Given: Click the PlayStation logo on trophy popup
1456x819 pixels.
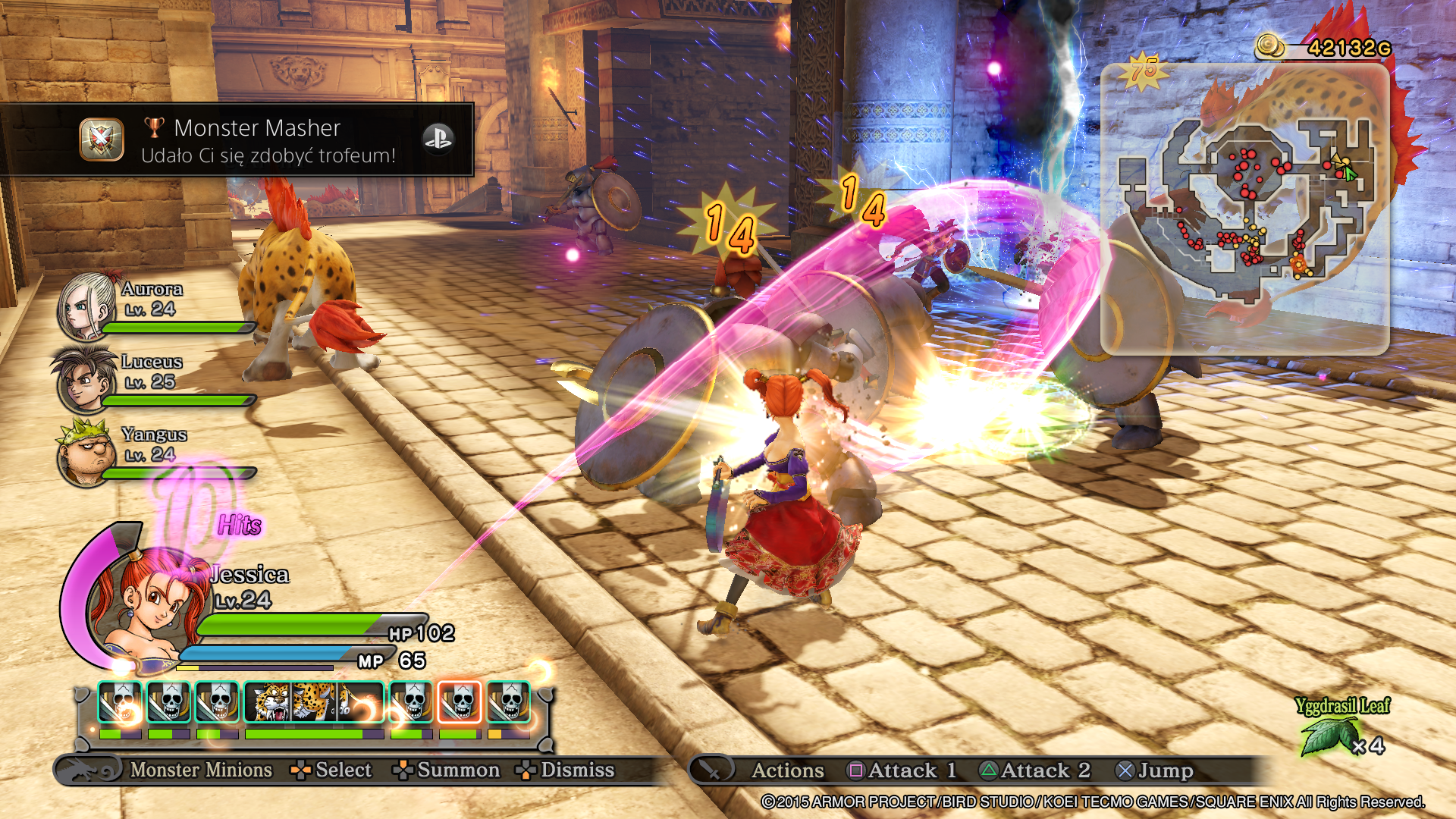Looking at the screenshot, I should click(438, 140).
